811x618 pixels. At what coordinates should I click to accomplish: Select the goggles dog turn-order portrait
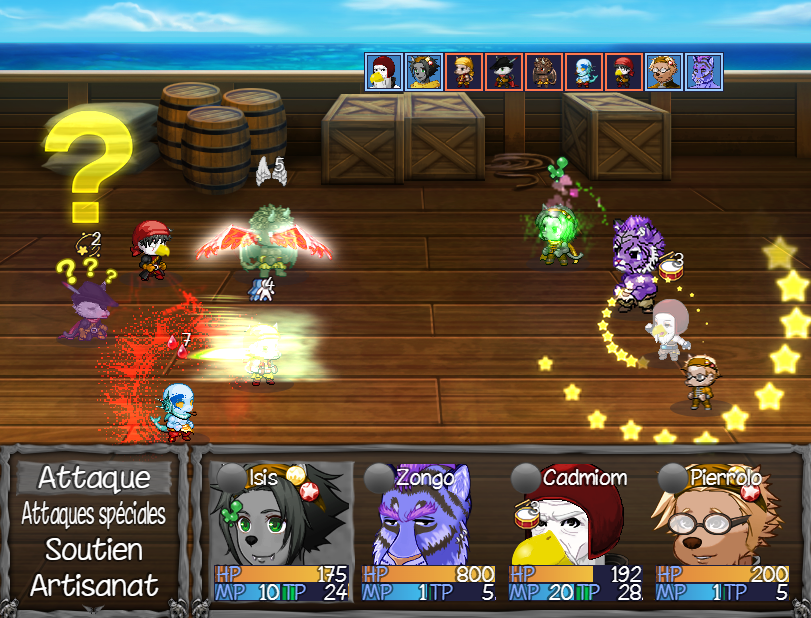coord(663,72)
